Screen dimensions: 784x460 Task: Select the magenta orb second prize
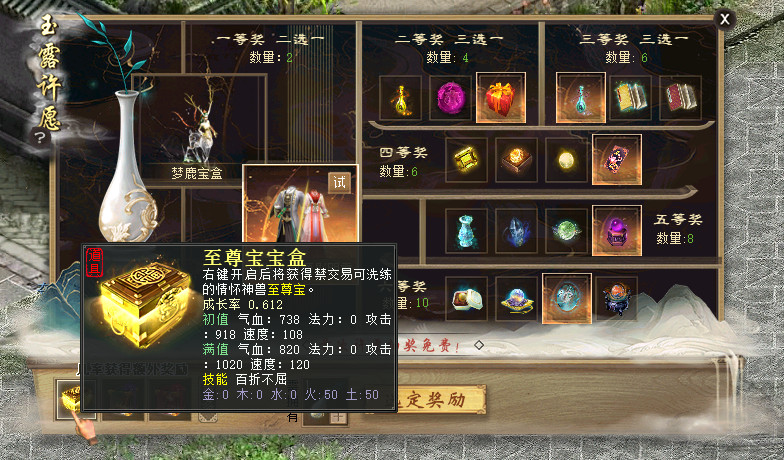450,97
